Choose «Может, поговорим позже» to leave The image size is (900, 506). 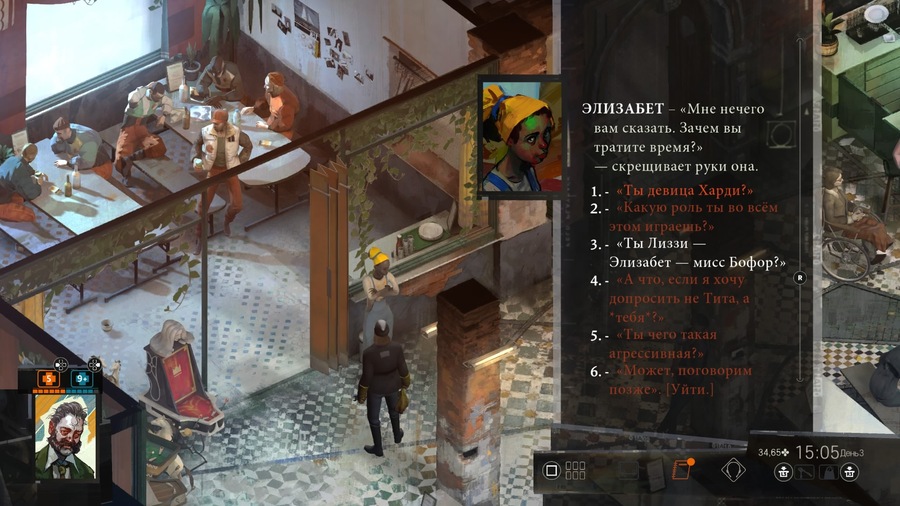(665, 380)
